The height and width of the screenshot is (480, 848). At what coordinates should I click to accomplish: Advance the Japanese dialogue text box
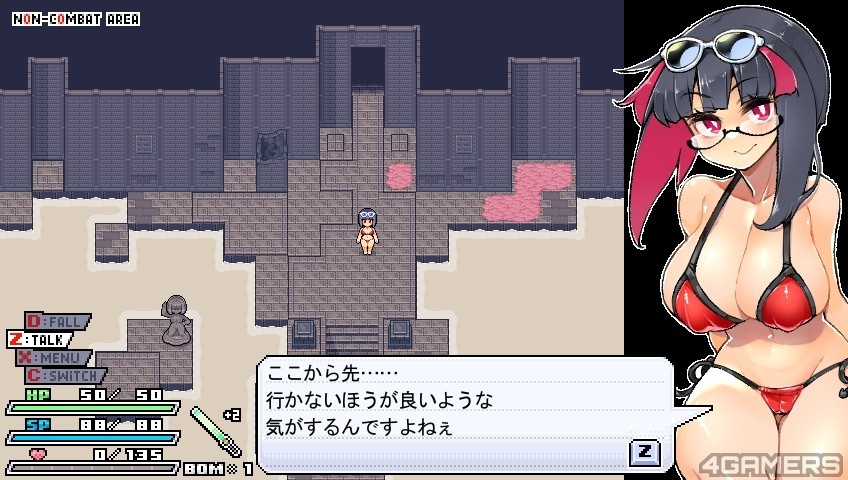(x=644, y=452)
